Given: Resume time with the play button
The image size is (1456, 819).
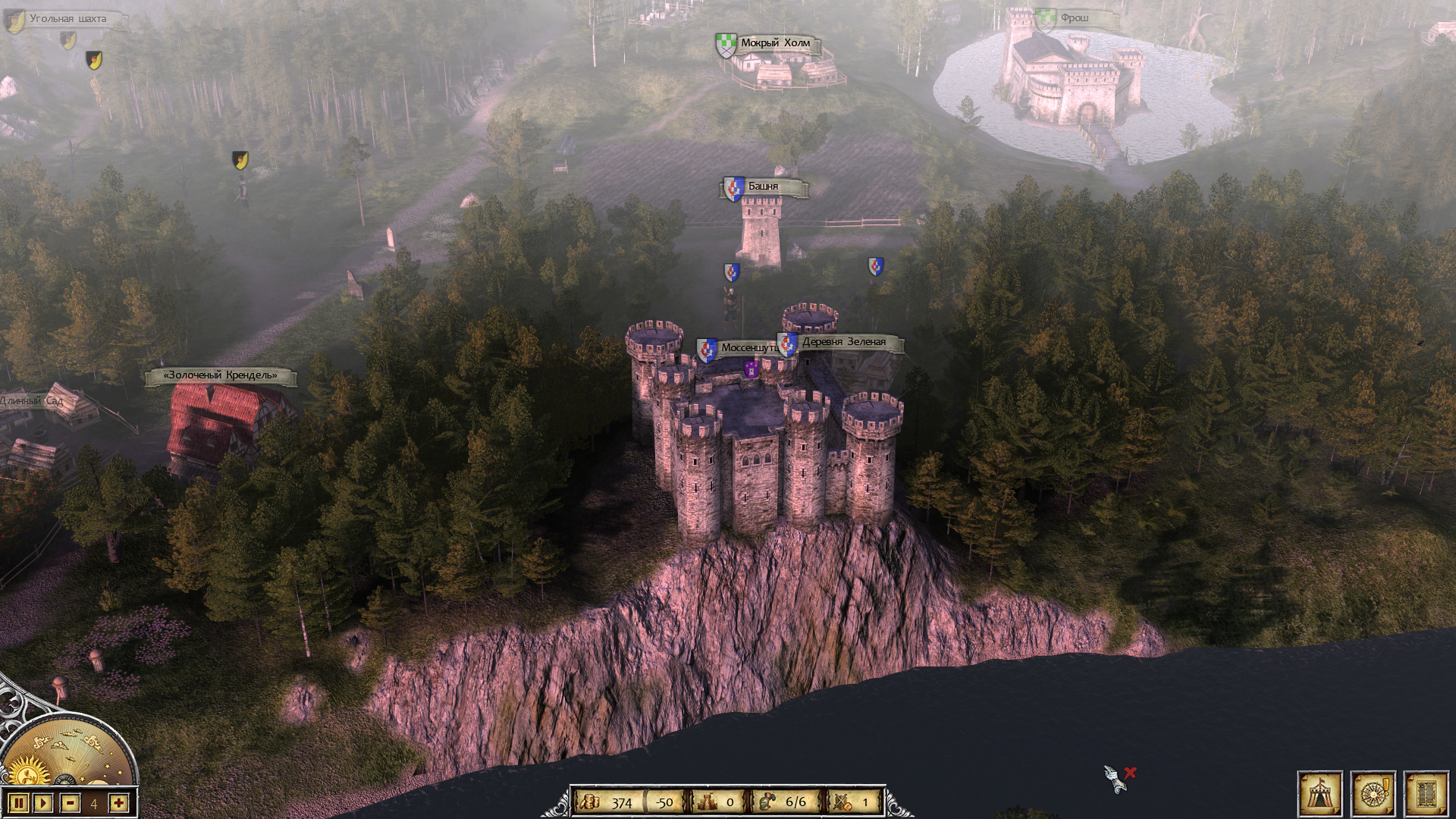Looking at the screenshot, I should [43, 803].
